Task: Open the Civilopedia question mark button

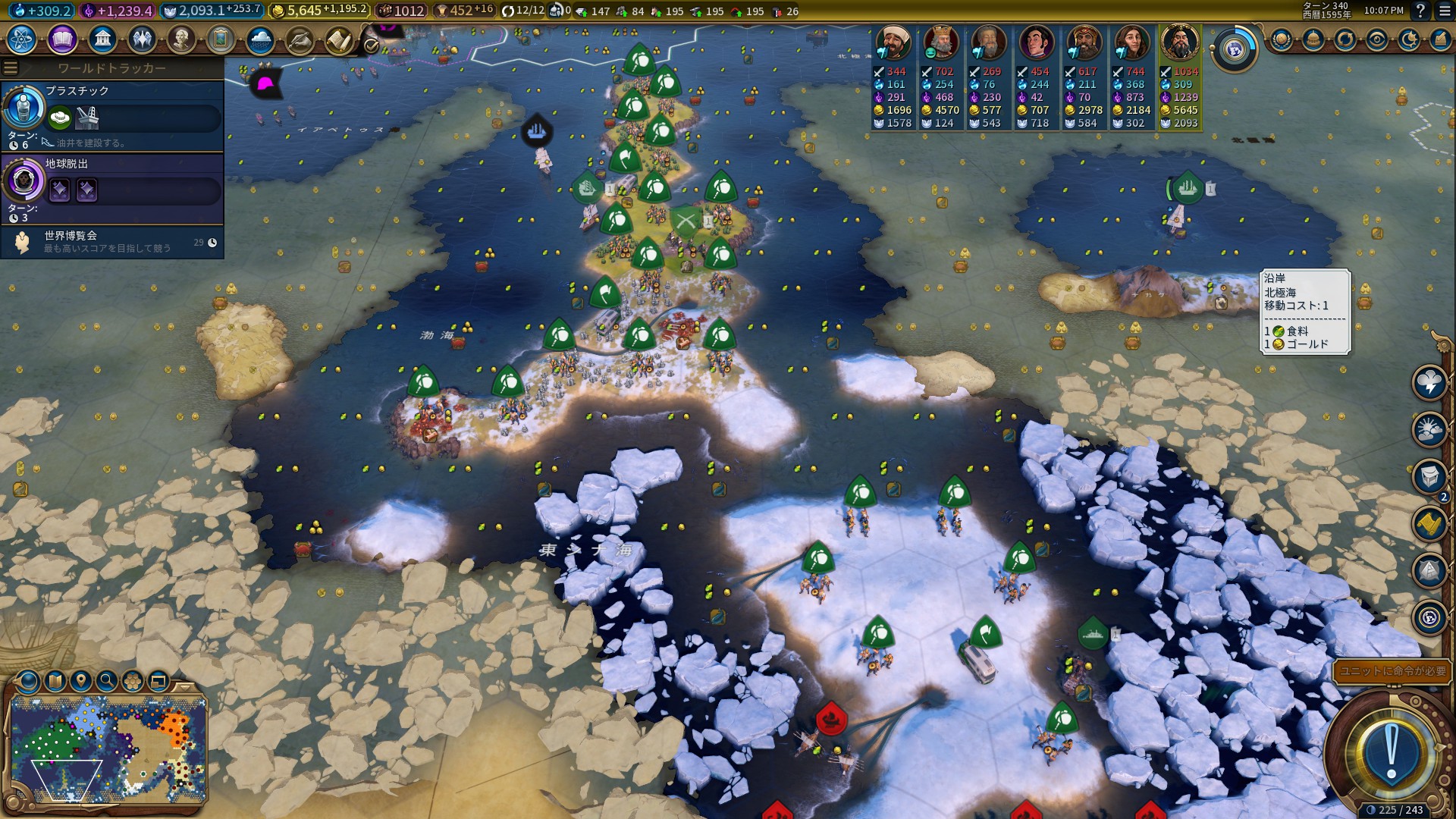Action: [1420, 11]
